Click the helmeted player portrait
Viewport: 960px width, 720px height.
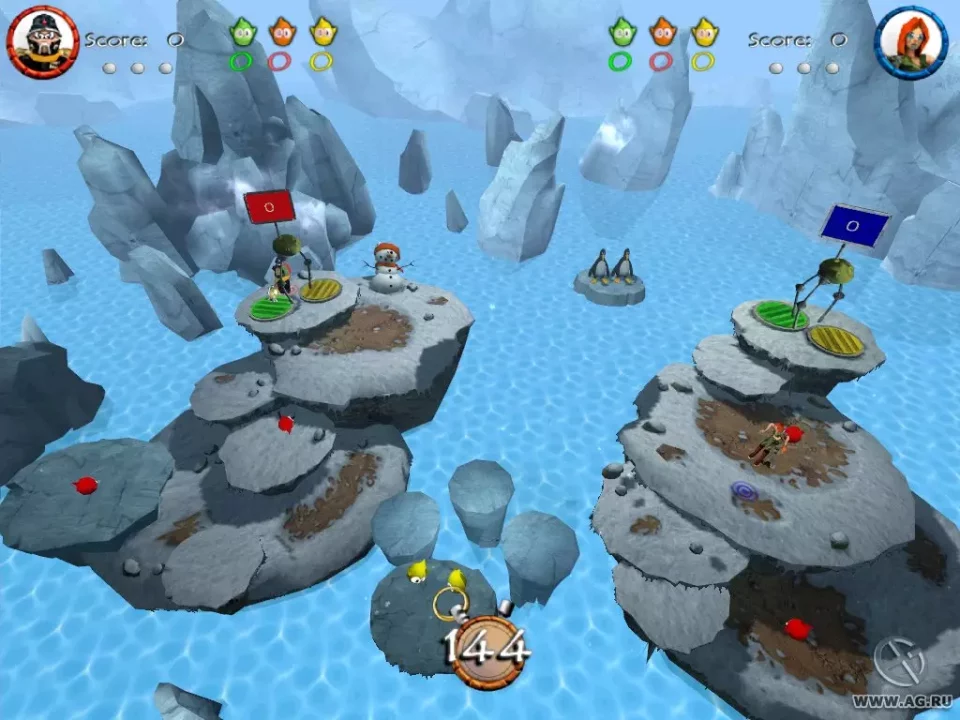pos(42,41)
